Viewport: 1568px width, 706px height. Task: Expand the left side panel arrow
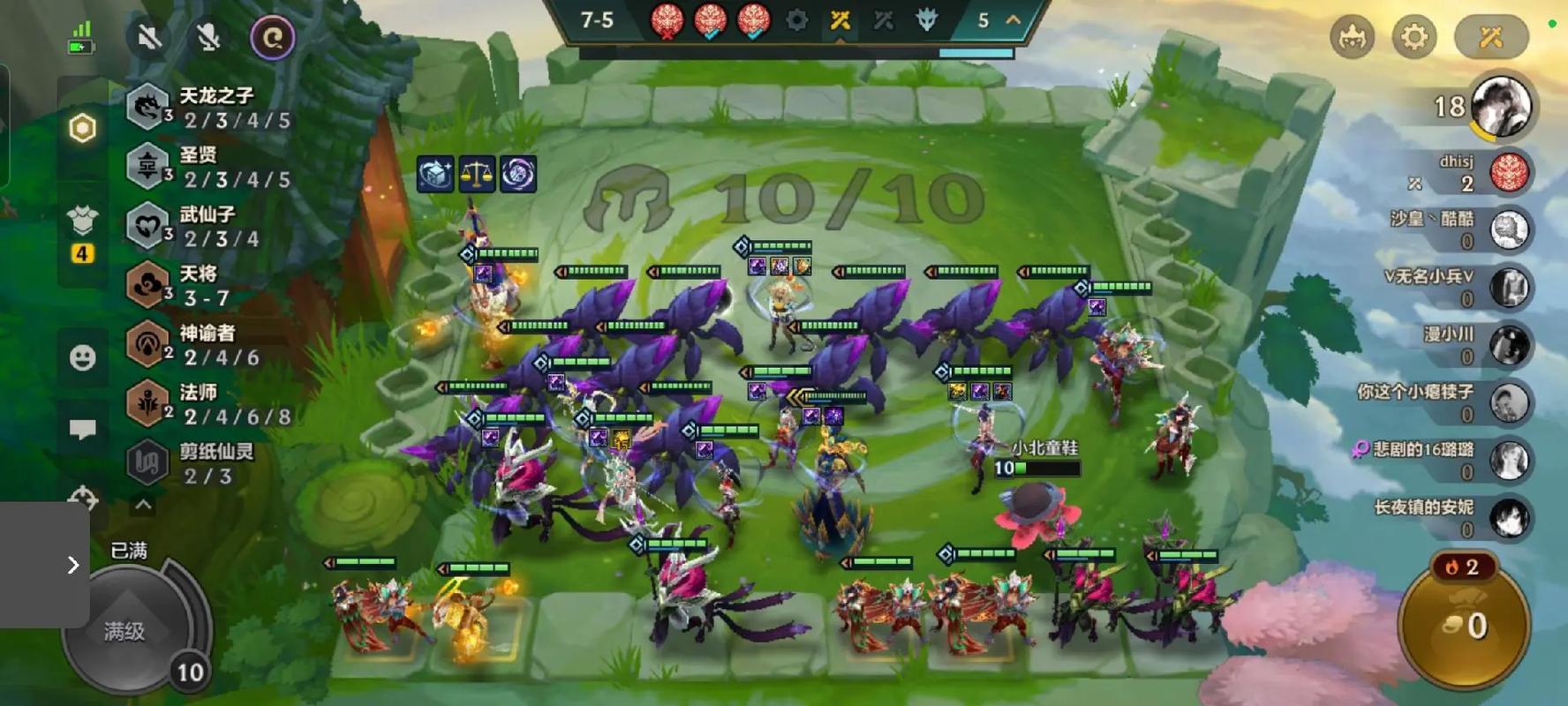click(72, 565)
